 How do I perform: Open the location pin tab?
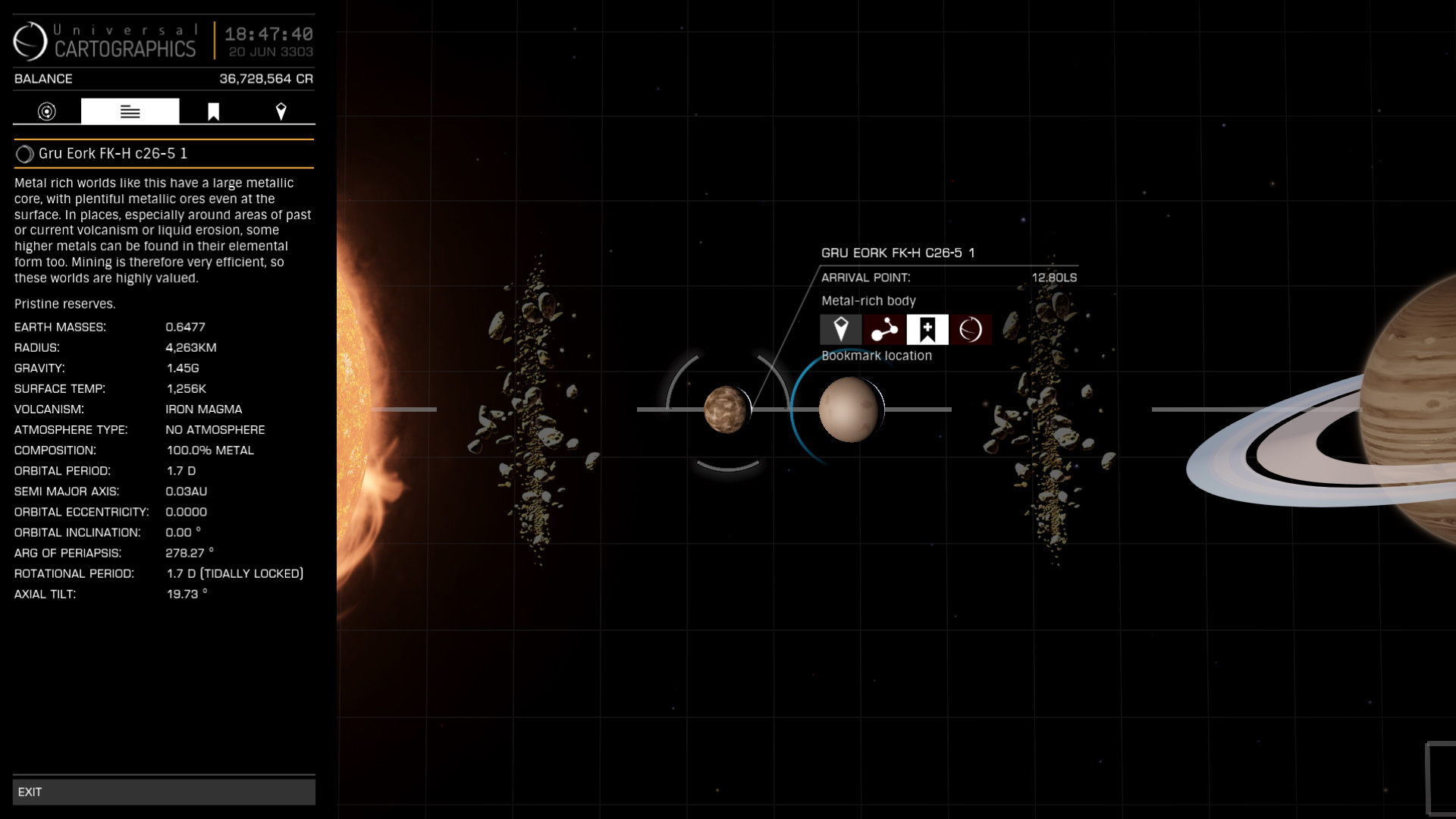click(x=281, y=111)
